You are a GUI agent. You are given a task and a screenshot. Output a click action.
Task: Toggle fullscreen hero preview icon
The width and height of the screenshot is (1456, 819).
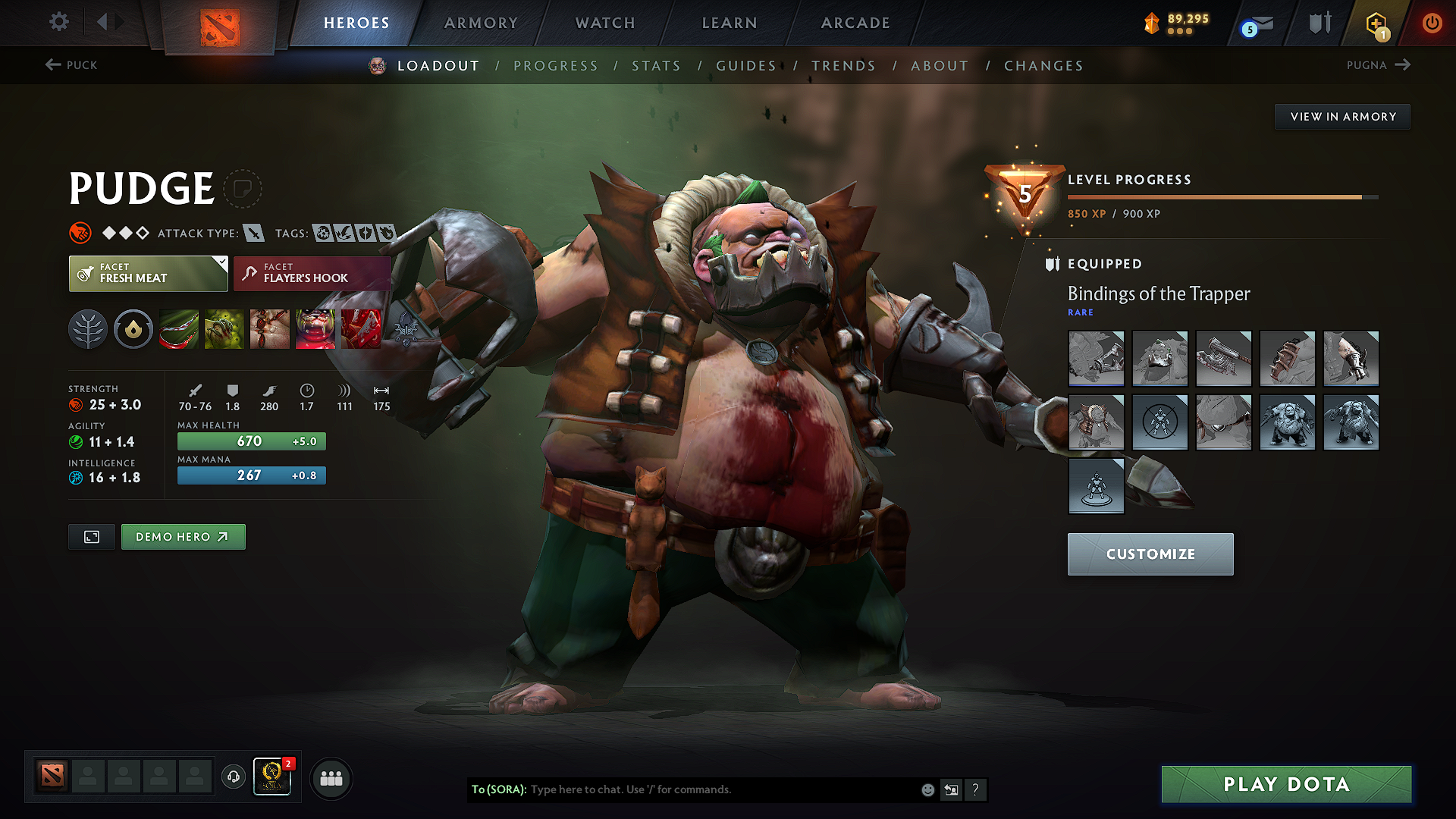click(x=91, y=536)
